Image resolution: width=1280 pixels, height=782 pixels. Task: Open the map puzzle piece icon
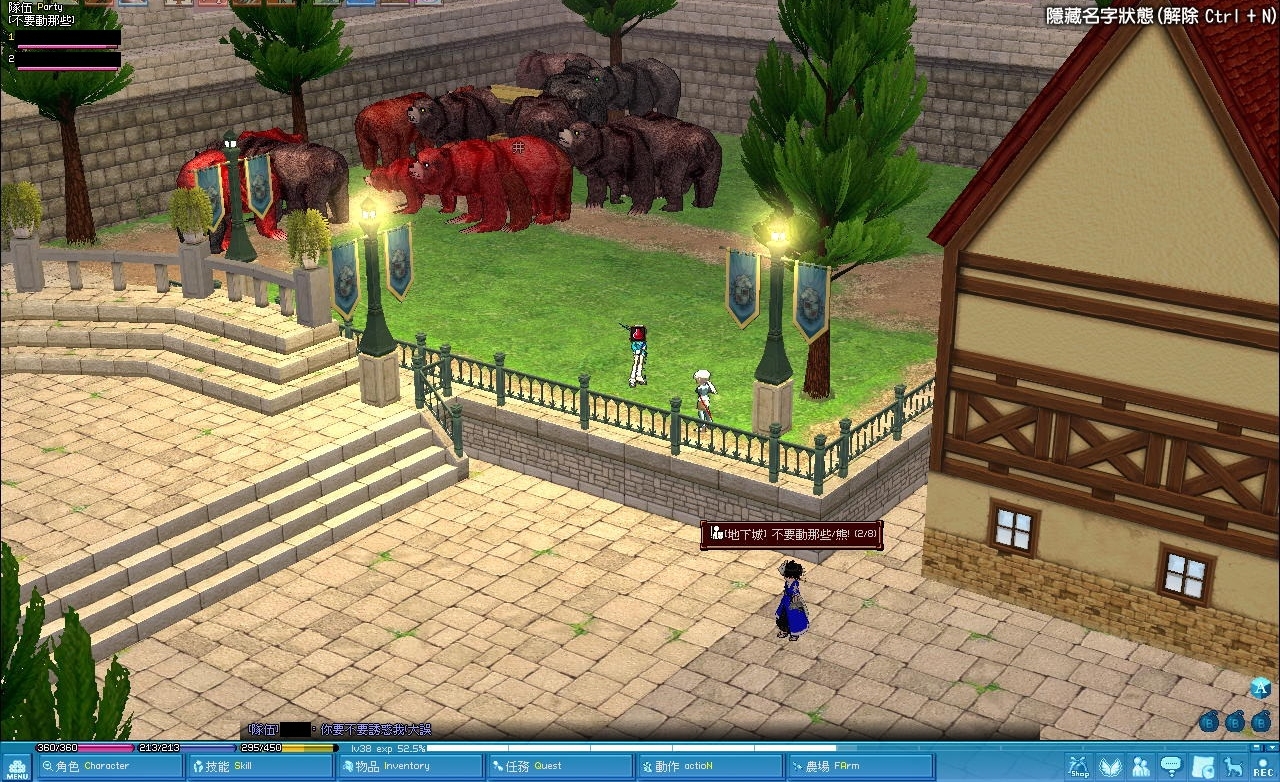[x=1202, y=767]
